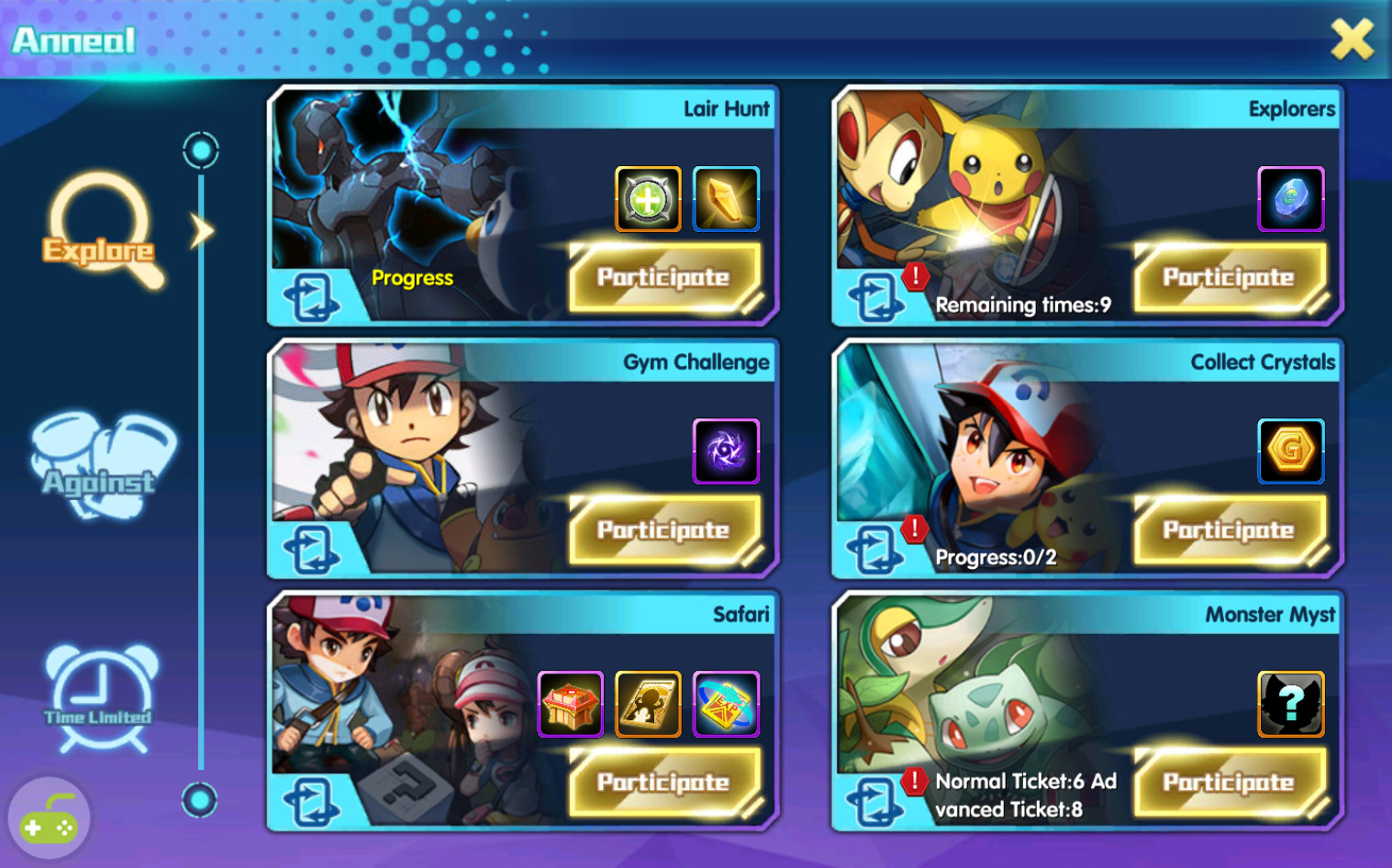Screen dimensions: 1392x868
Task: Open the Against tab
Action: [100, 466]
